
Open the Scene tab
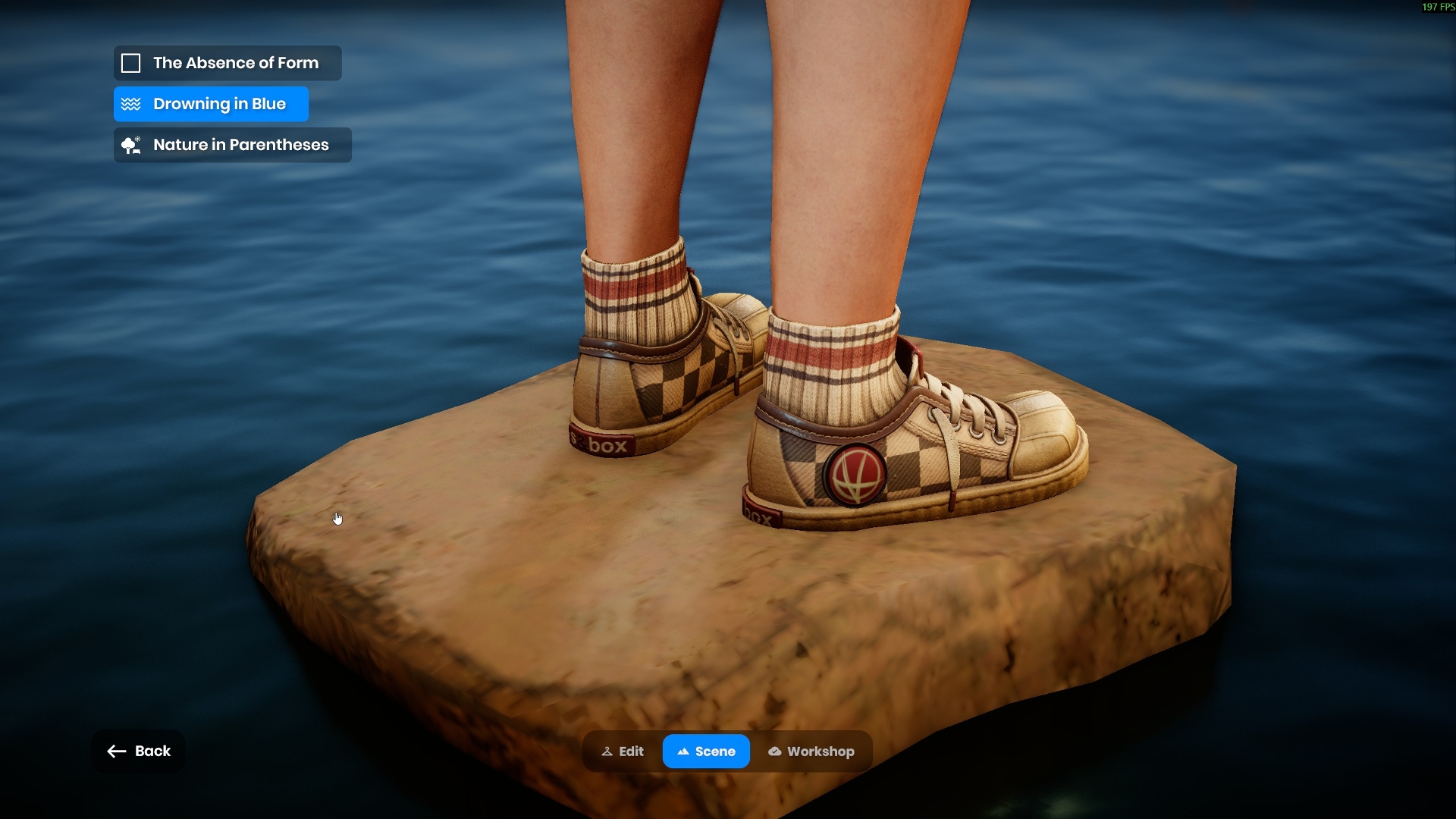point(706,752)
